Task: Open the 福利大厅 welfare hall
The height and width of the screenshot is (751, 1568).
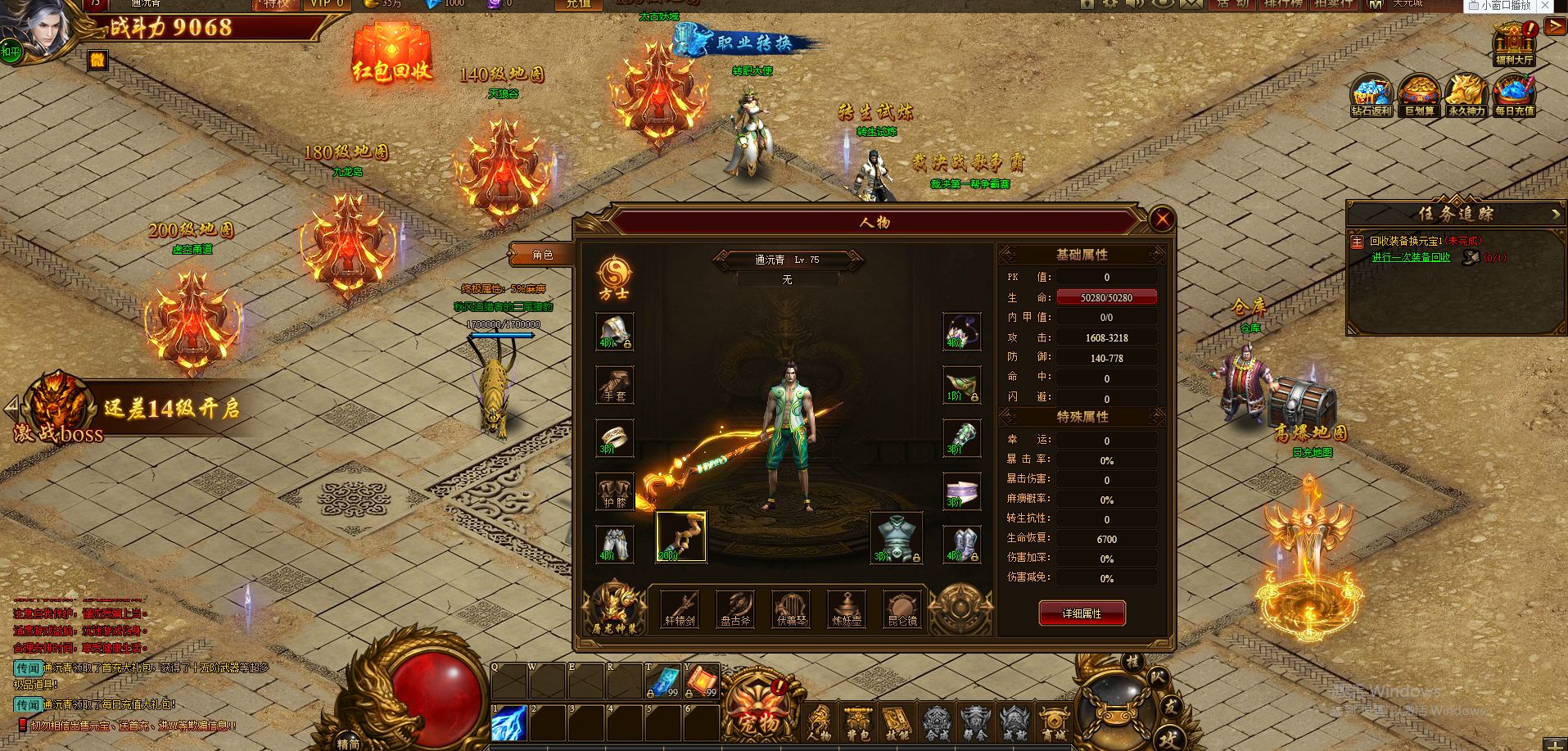Action: coord(1514,44)
